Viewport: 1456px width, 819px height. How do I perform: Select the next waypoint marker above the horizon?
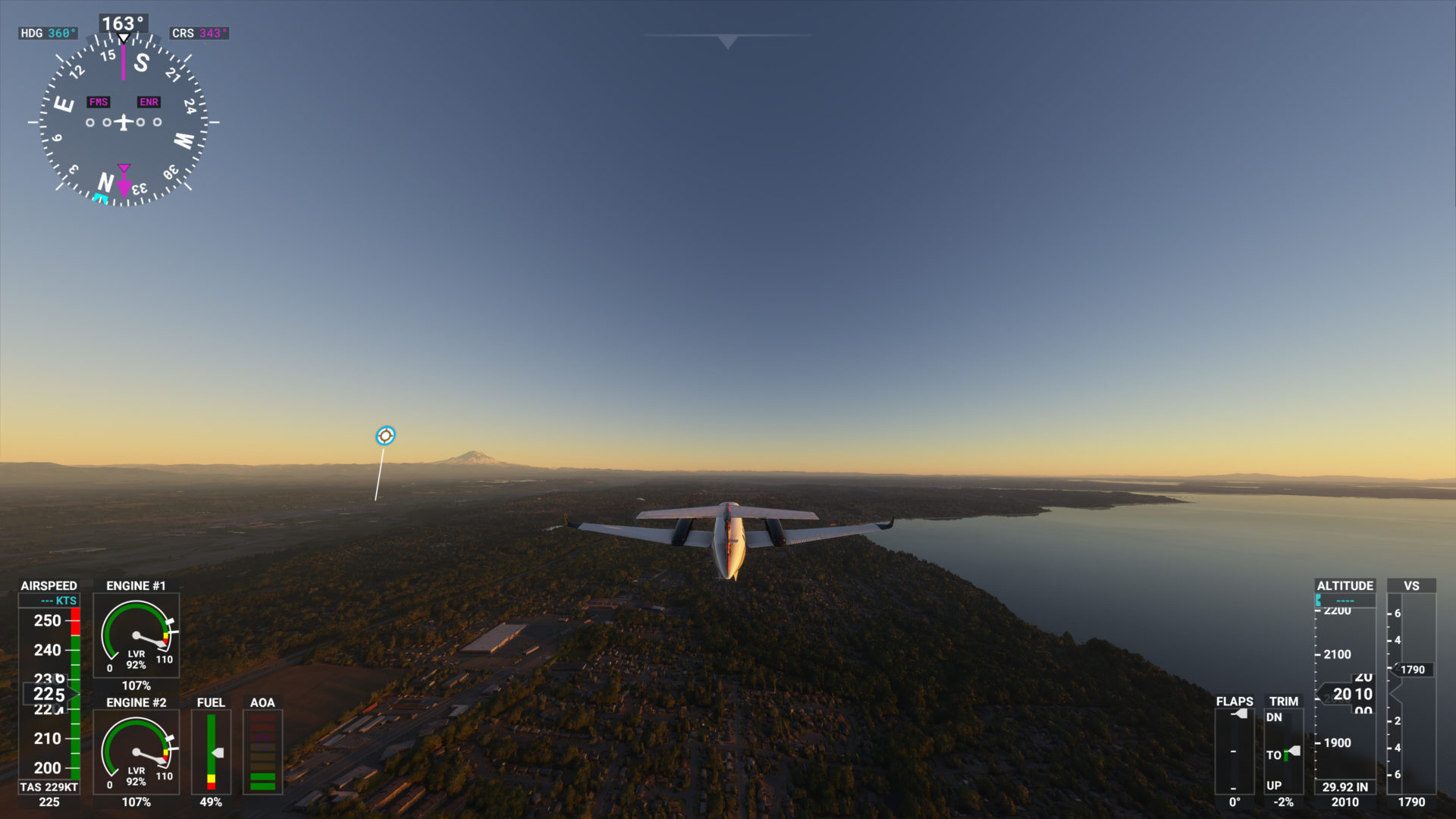385,435
